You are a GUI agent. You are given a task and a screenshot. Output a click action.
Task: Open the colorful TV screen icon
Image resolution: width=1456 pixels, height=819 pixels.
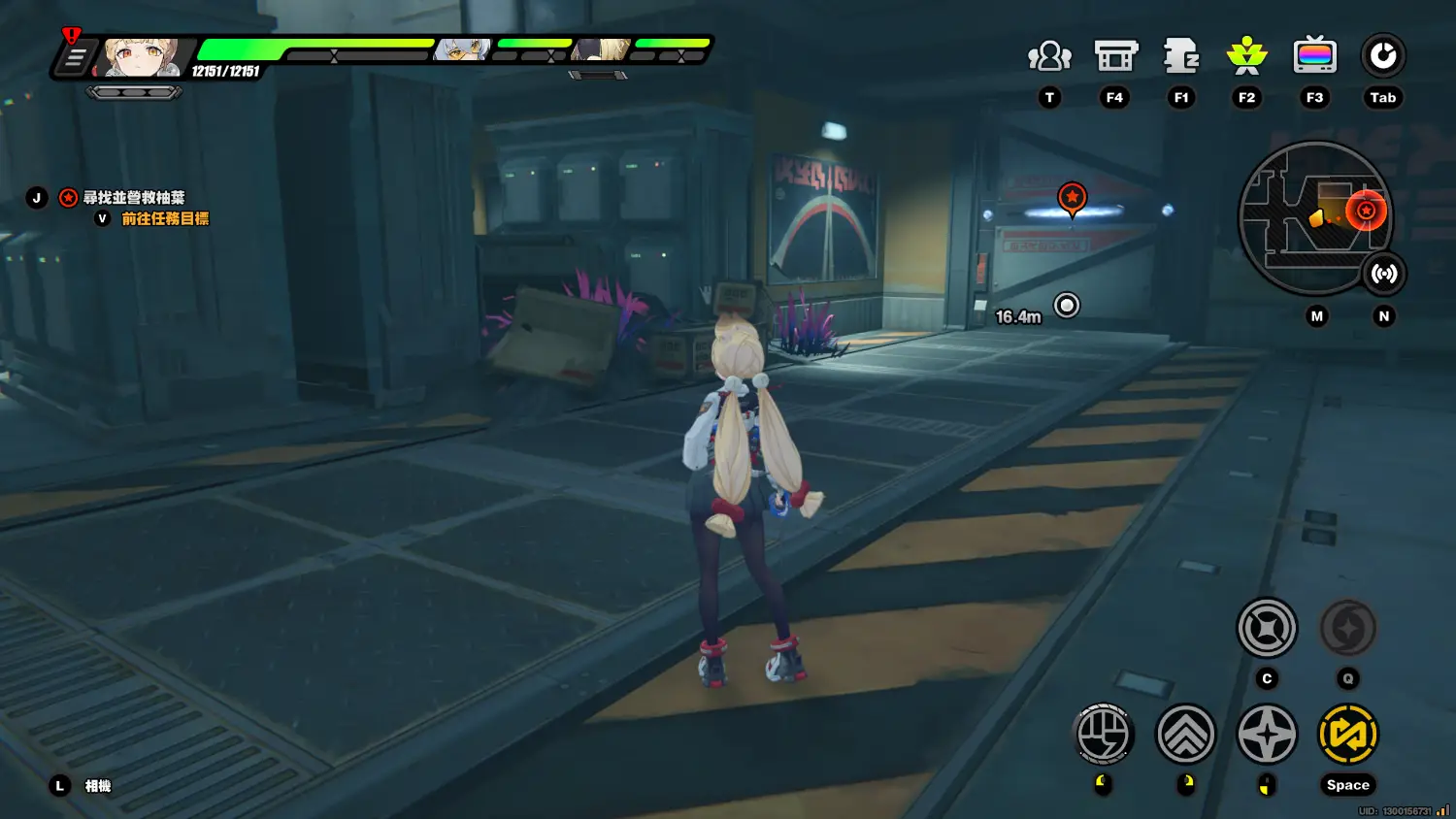(1314, 56)
